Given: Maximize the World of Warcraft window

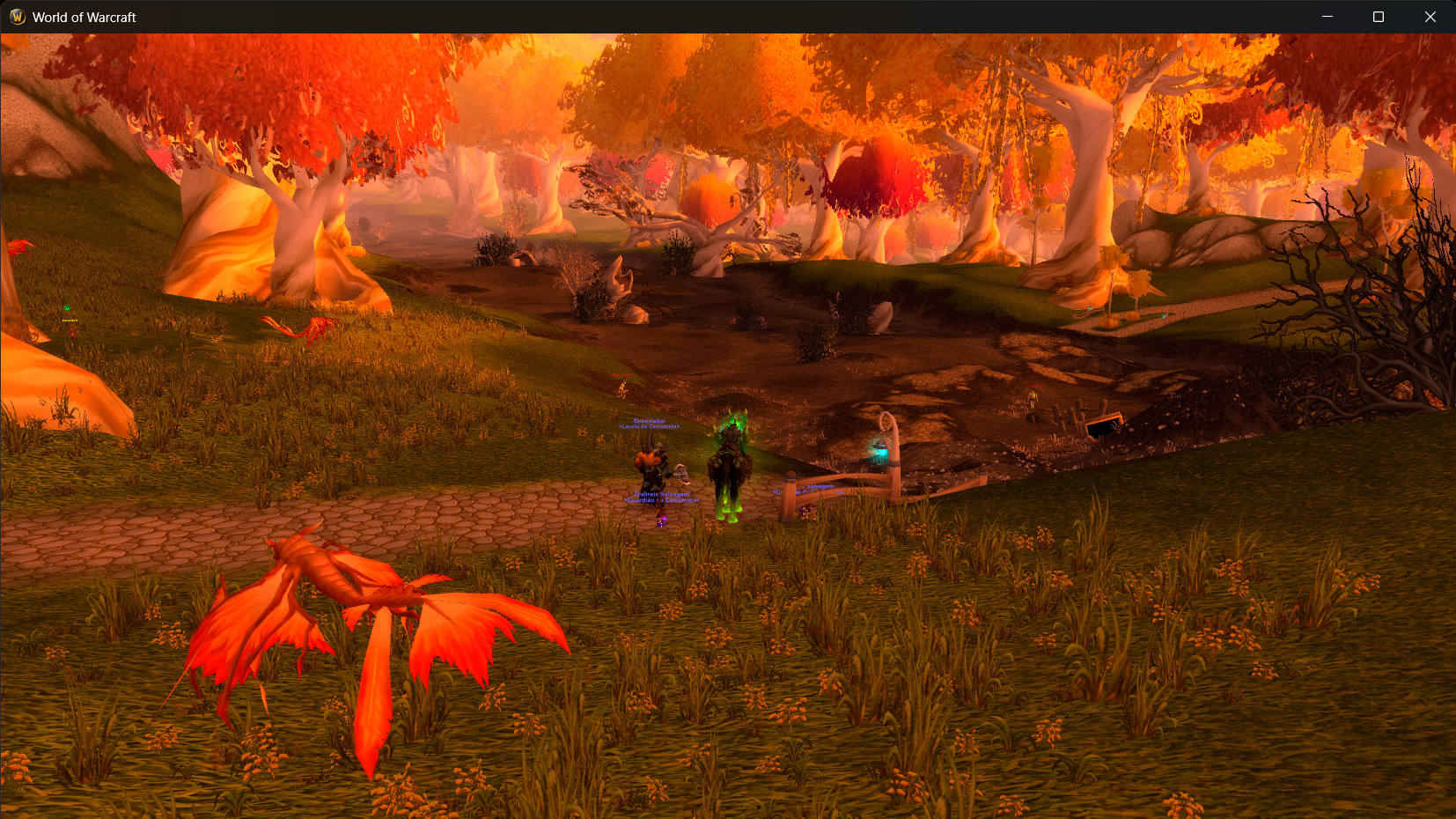Looking at the screenshot, I should tap(1379, 17).
